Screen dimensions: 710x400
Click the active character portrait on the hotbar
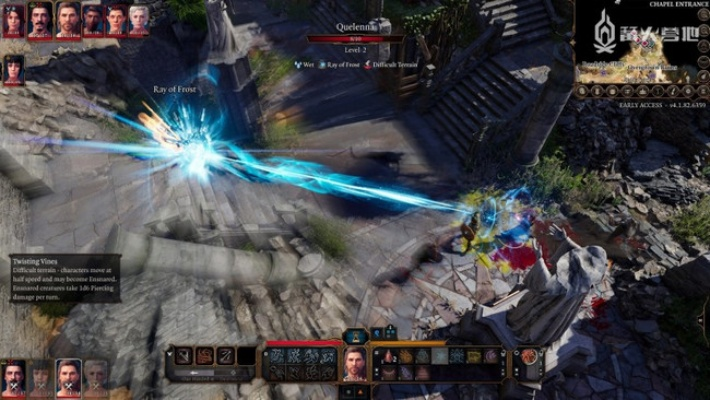(355, 362)
